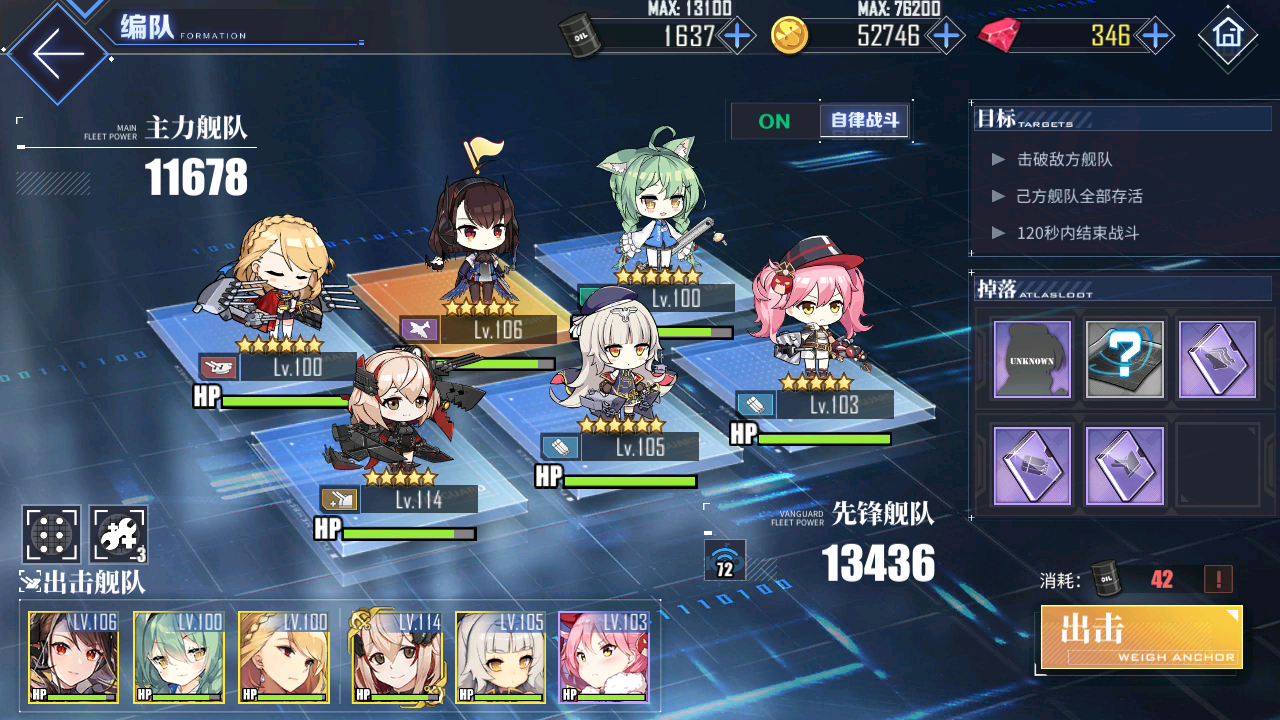The width and height of the screenshot is (1280, 720).
Task: Open the formation grid icon
Action: pyautogui.click(x=52, y=534)
